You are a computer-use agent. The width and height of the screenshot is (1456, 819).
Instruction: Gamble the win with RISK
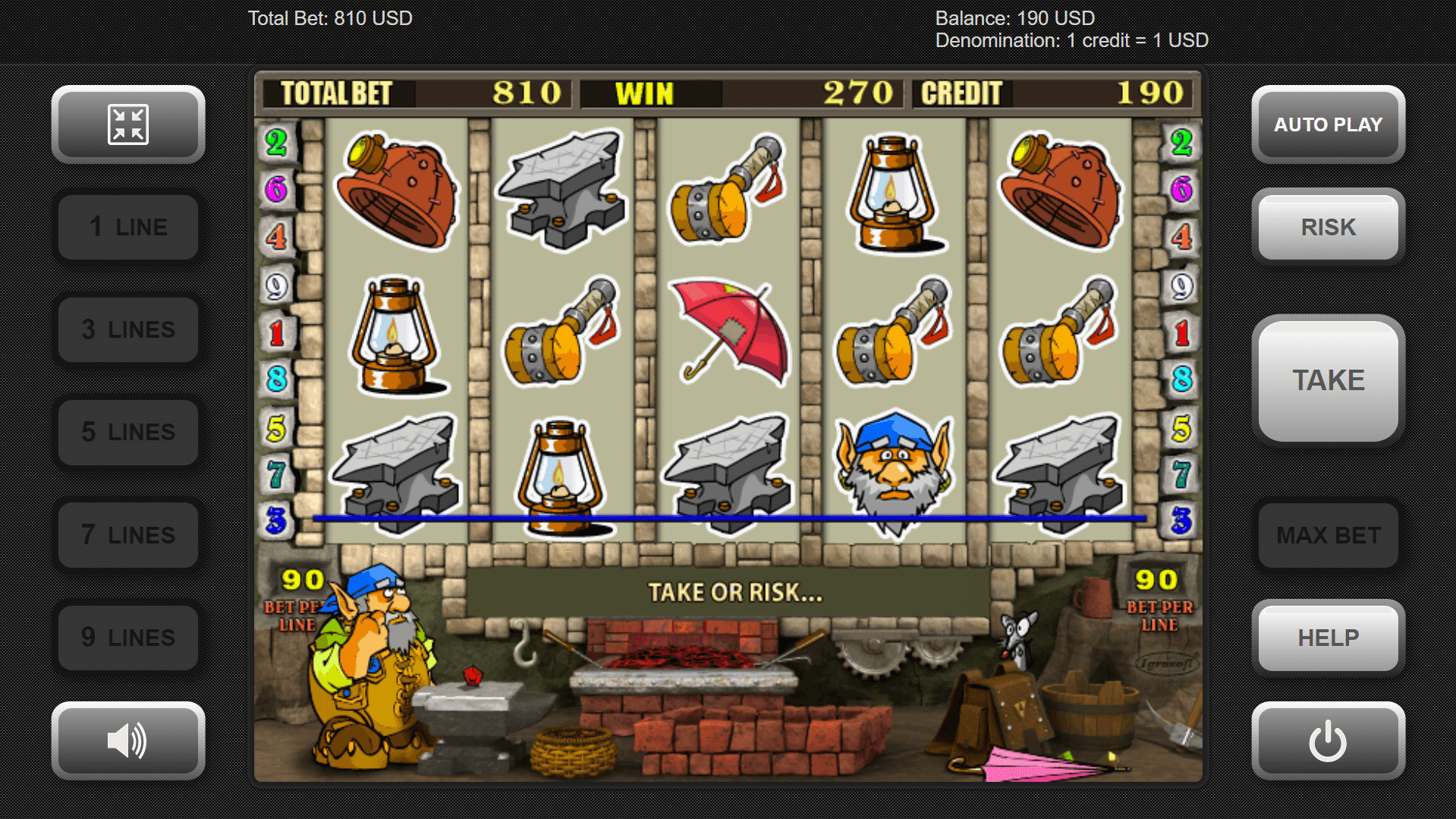[1328, 227]
